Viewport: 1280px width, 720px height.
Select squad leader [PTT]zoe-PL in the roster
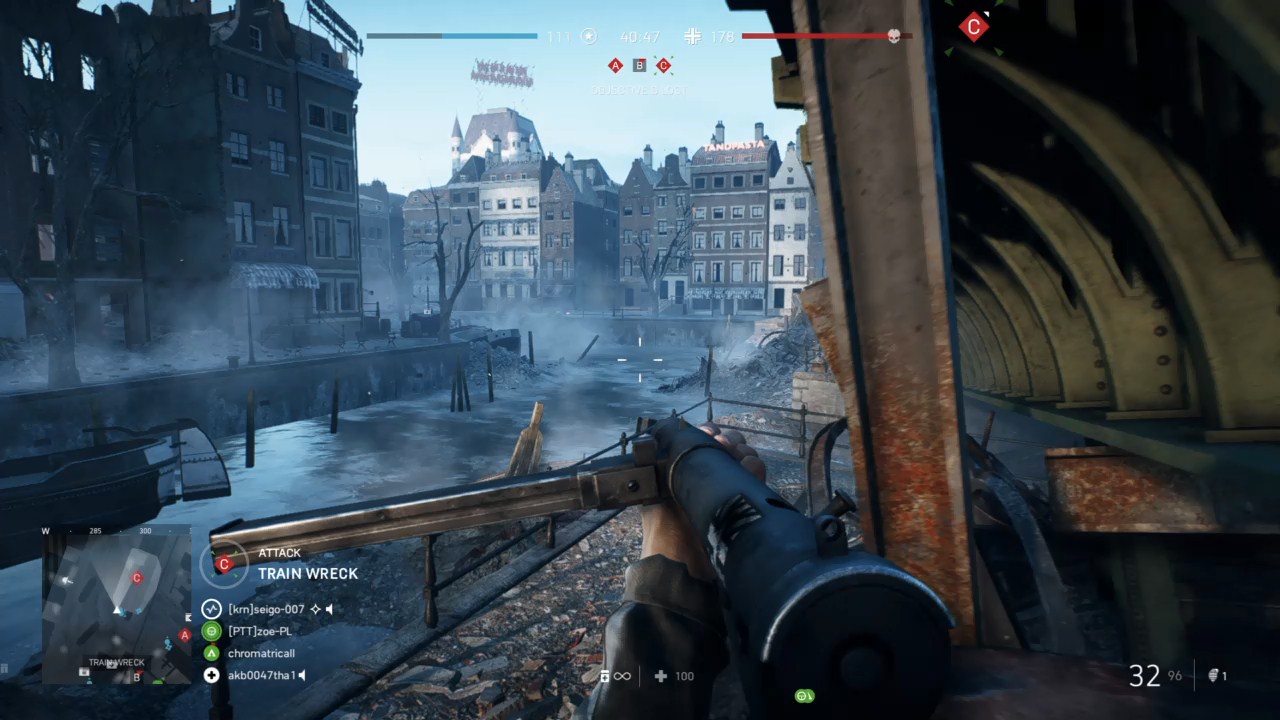click(258, 631)
